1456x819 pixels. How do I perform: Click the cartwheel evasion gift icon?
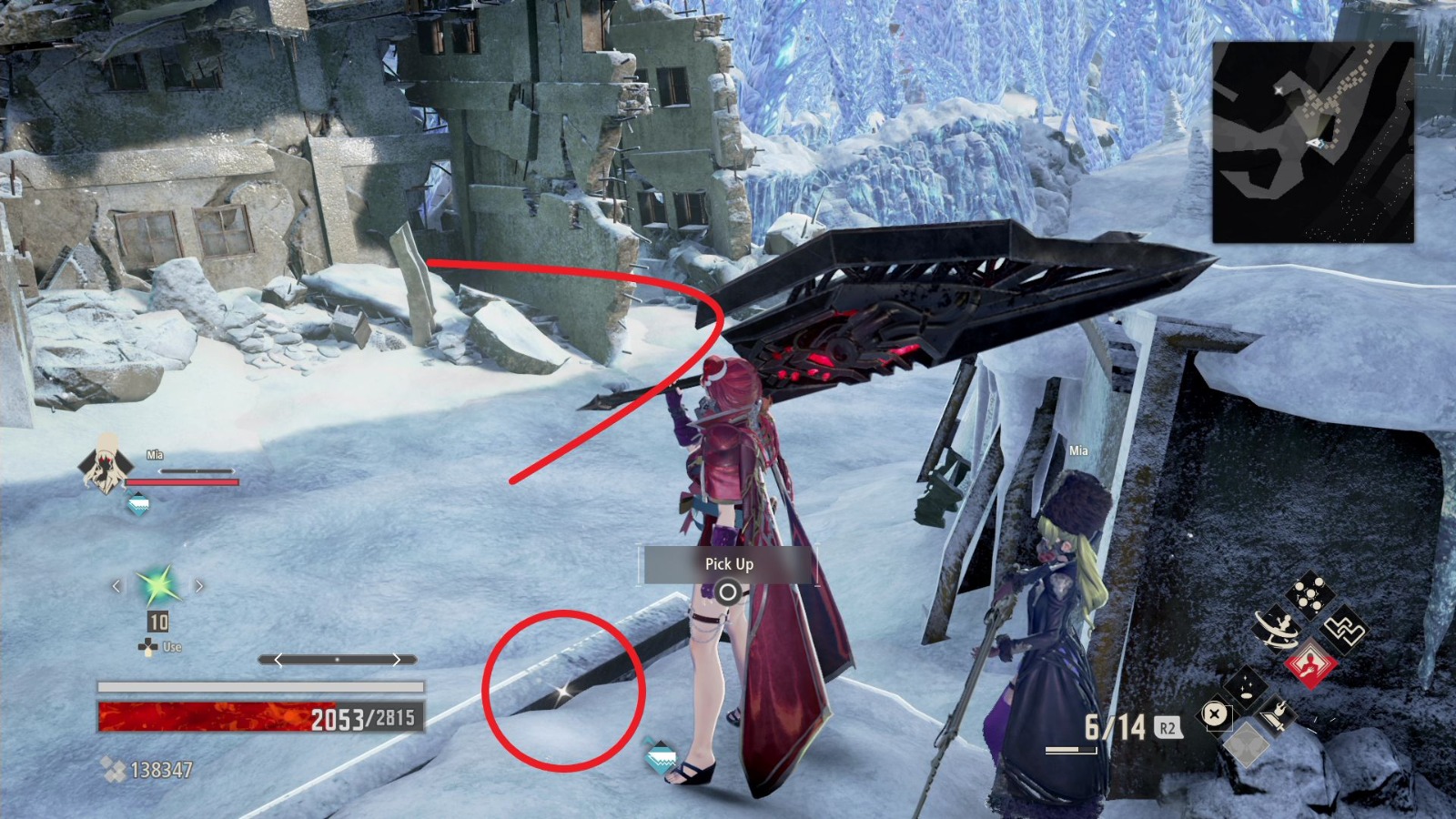tap(1276, 627)
